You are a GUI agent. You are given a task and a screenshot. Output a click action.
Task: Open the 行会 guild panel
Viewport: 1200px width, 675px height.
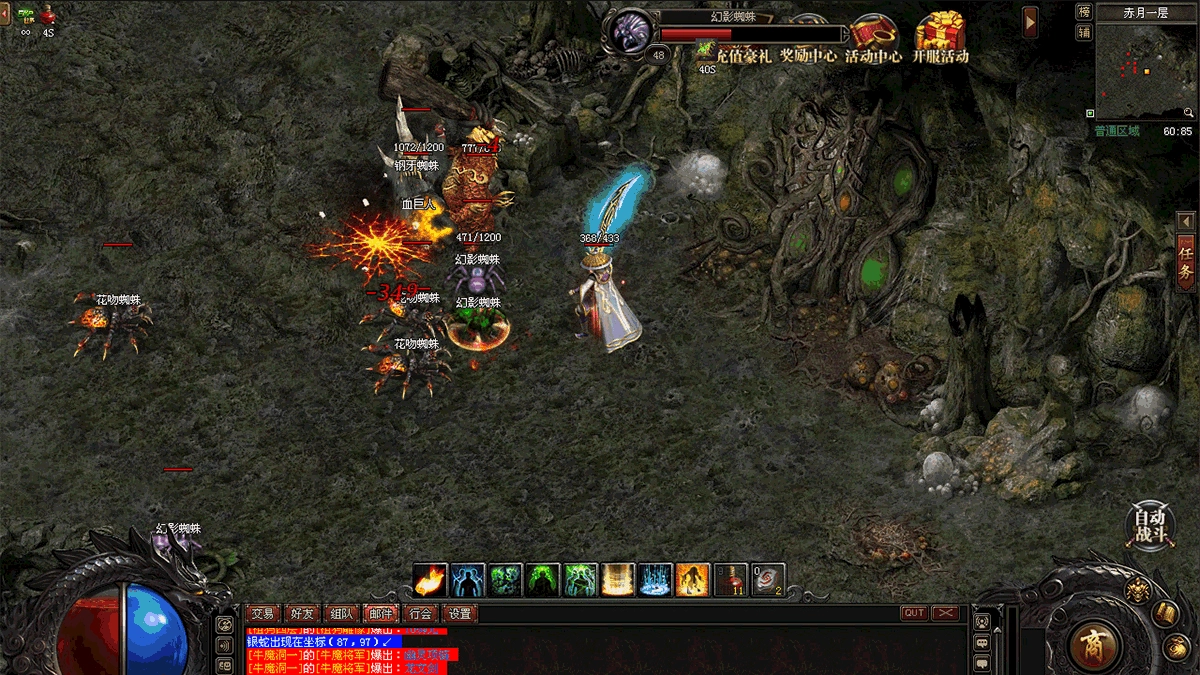pos(420,613)
